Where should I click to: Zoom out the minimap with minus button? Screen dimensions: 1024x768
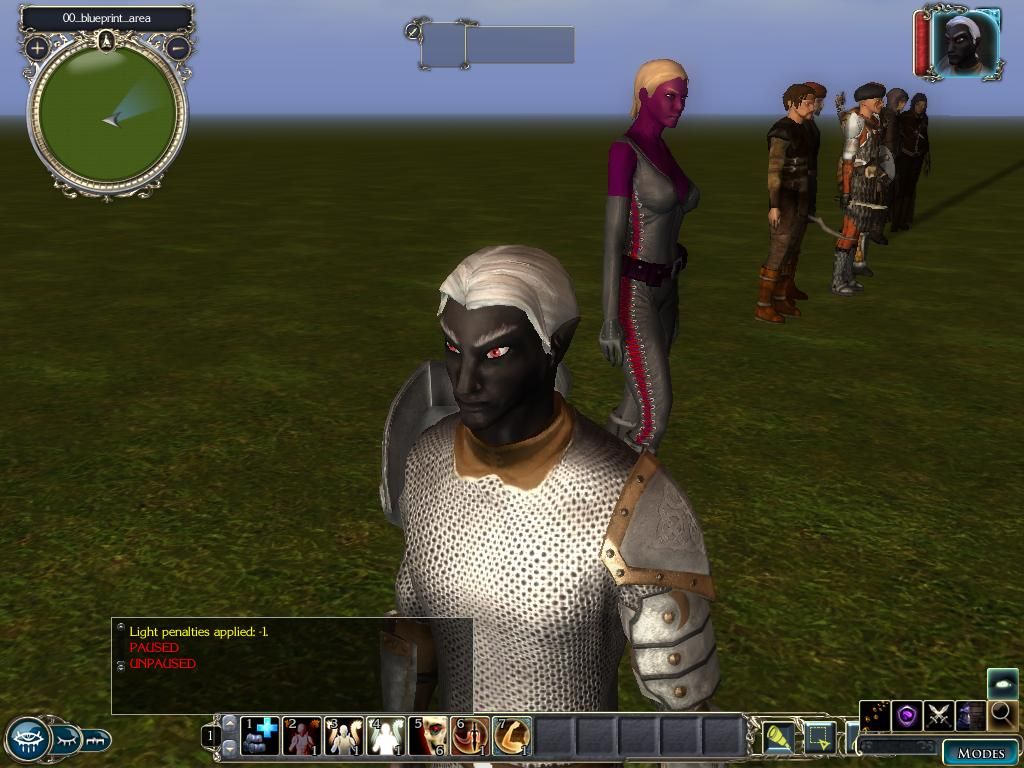(x=178, y=47)
